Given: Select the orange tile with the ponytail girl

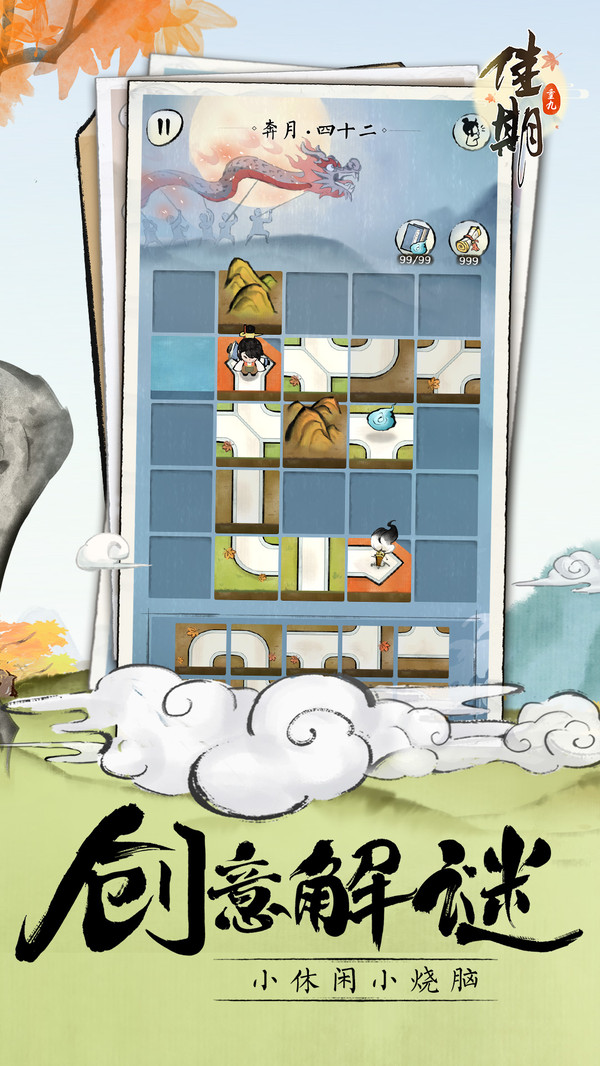Looking at the screenshot, I should pyautogui.click(x=378, y=567).
